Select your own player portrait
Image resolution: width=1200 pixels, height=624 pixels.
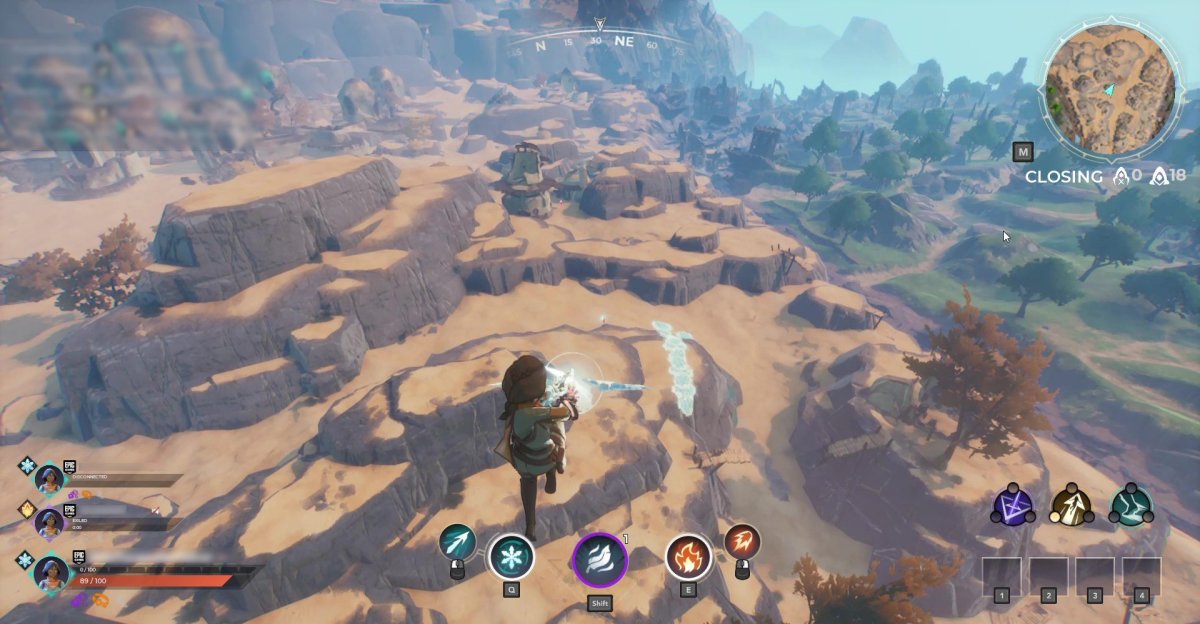50,573
